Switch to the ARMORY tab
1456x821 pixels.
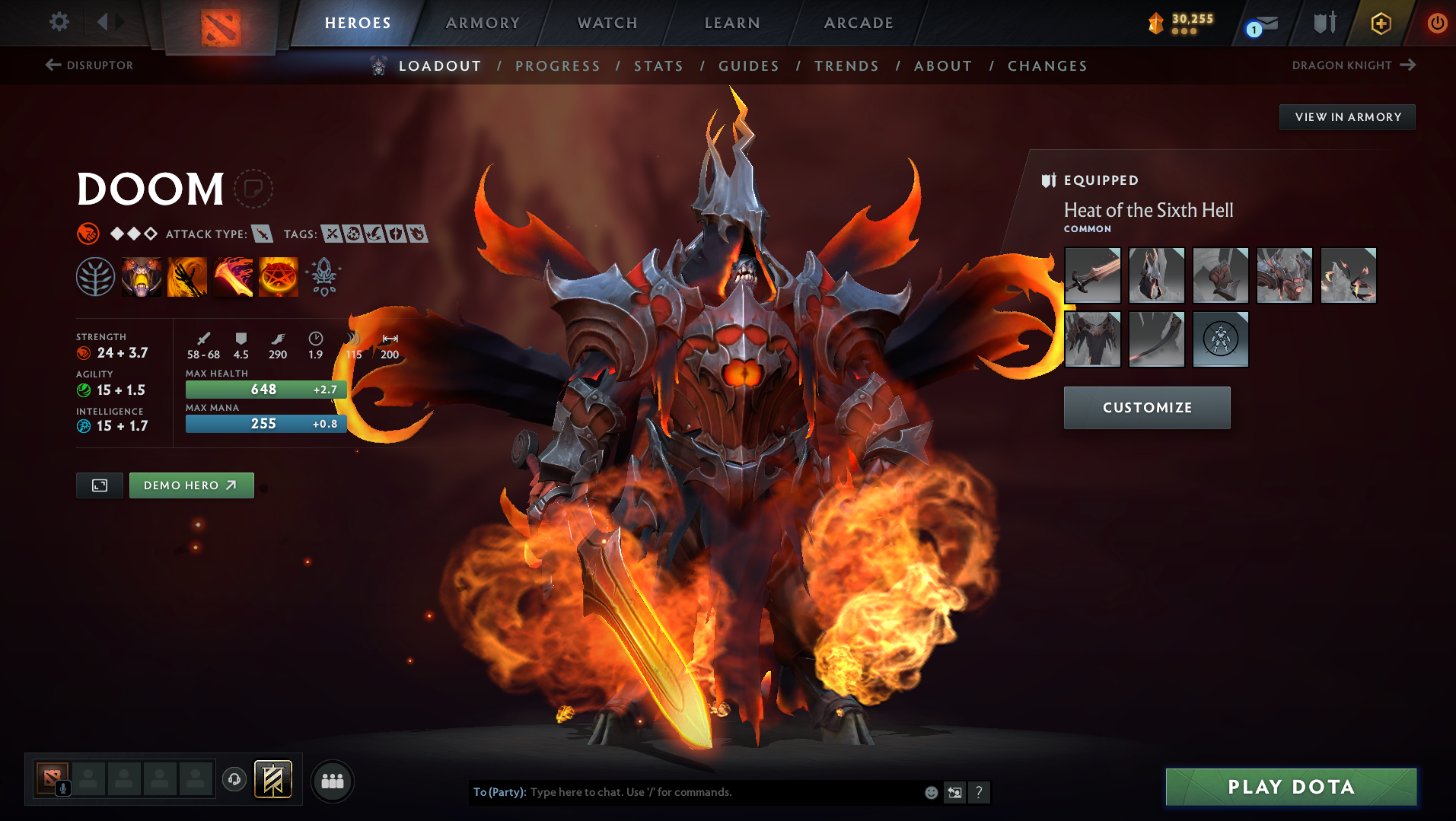483,23
